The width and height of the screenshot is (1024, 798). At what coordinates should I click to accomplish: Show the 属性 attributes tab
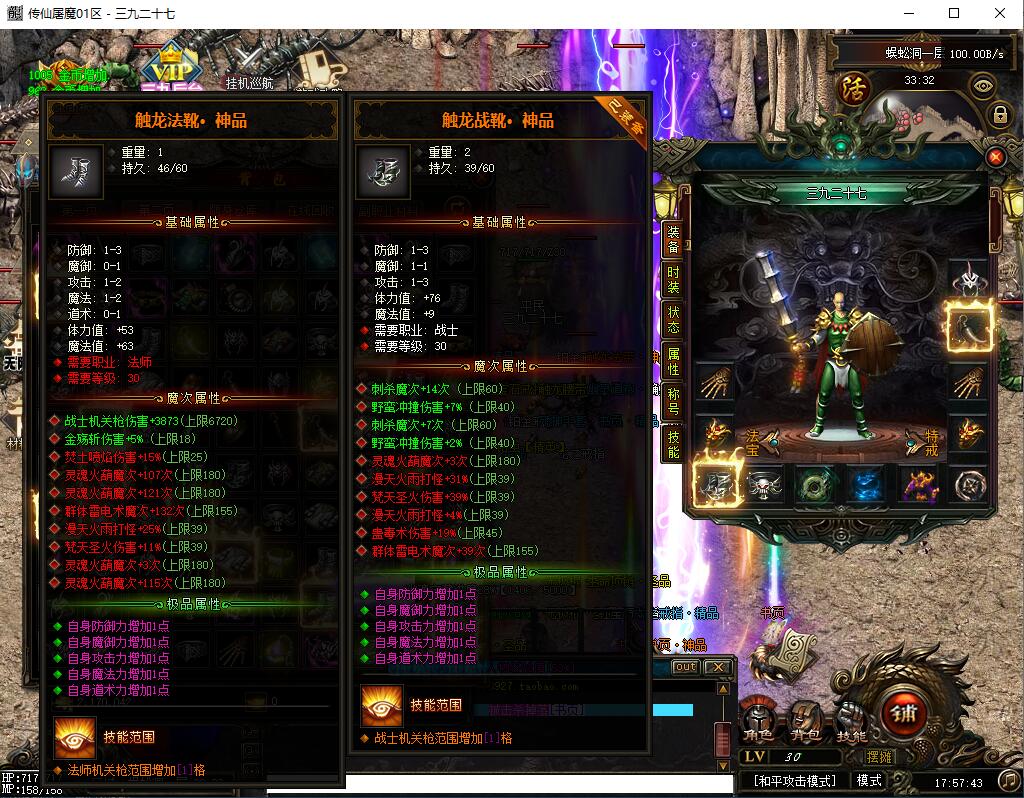point(674,361)
